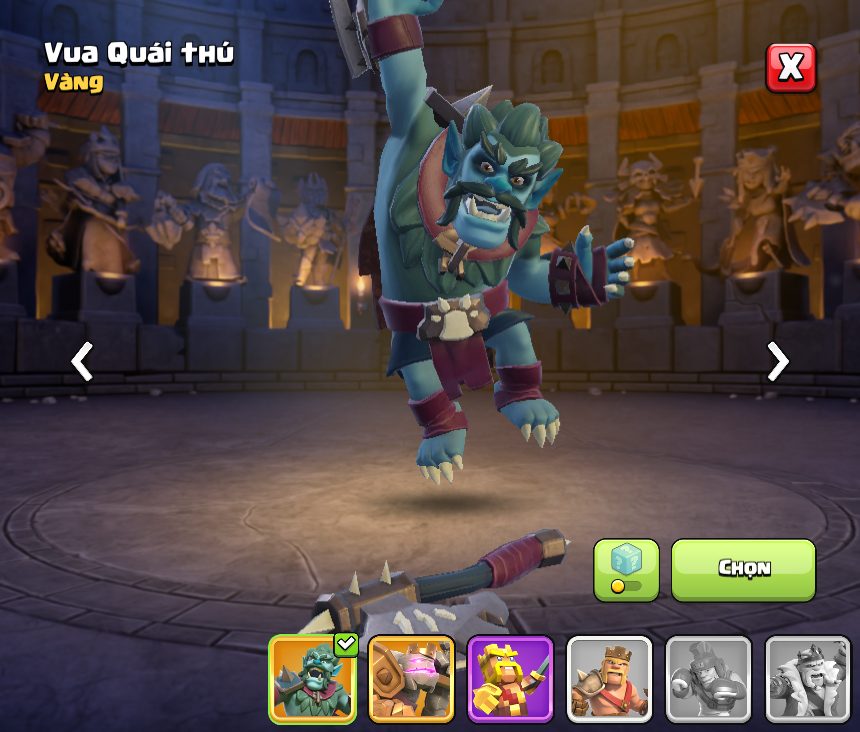This screenshot has width=860, height=732.
Task: Close the Vua Quái thú skin preview
Action: (790, 68)
